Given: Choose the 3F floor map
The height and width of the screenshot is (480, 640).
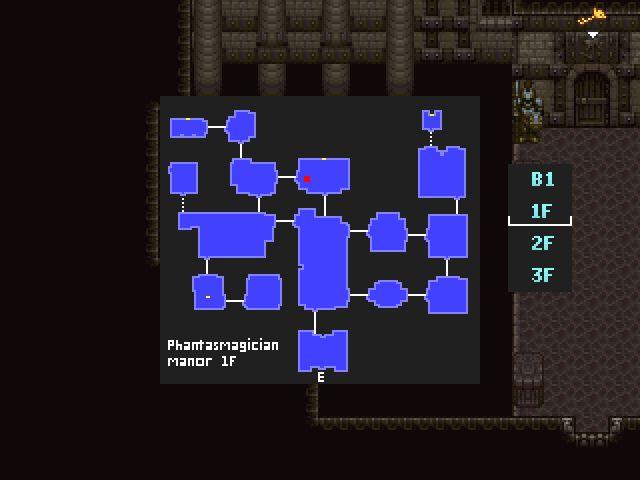Looking at the screenshot, I should (542, 274).
